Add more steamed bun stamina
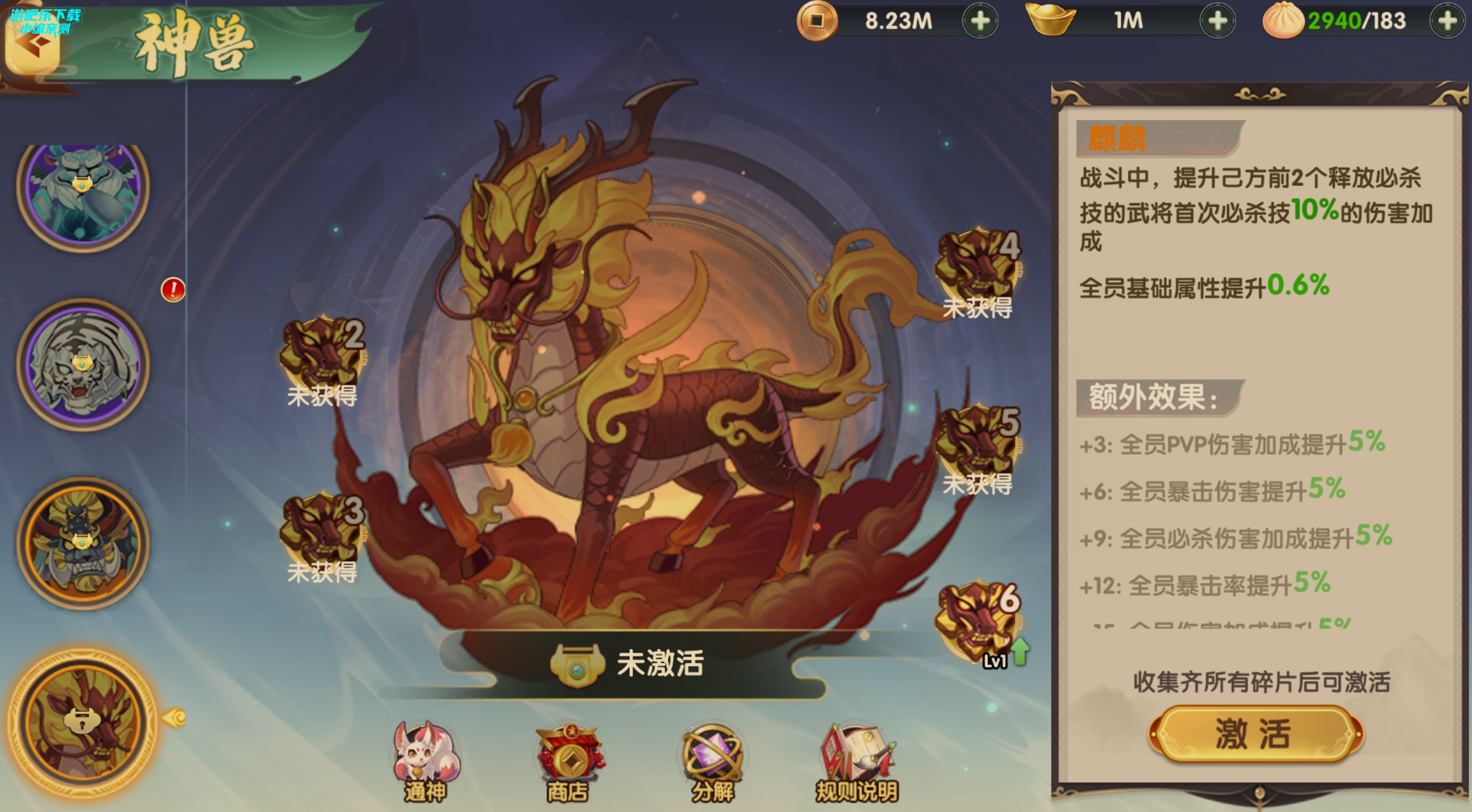Viewport: 1472px width, 812px height. [x=1447, y=21]
